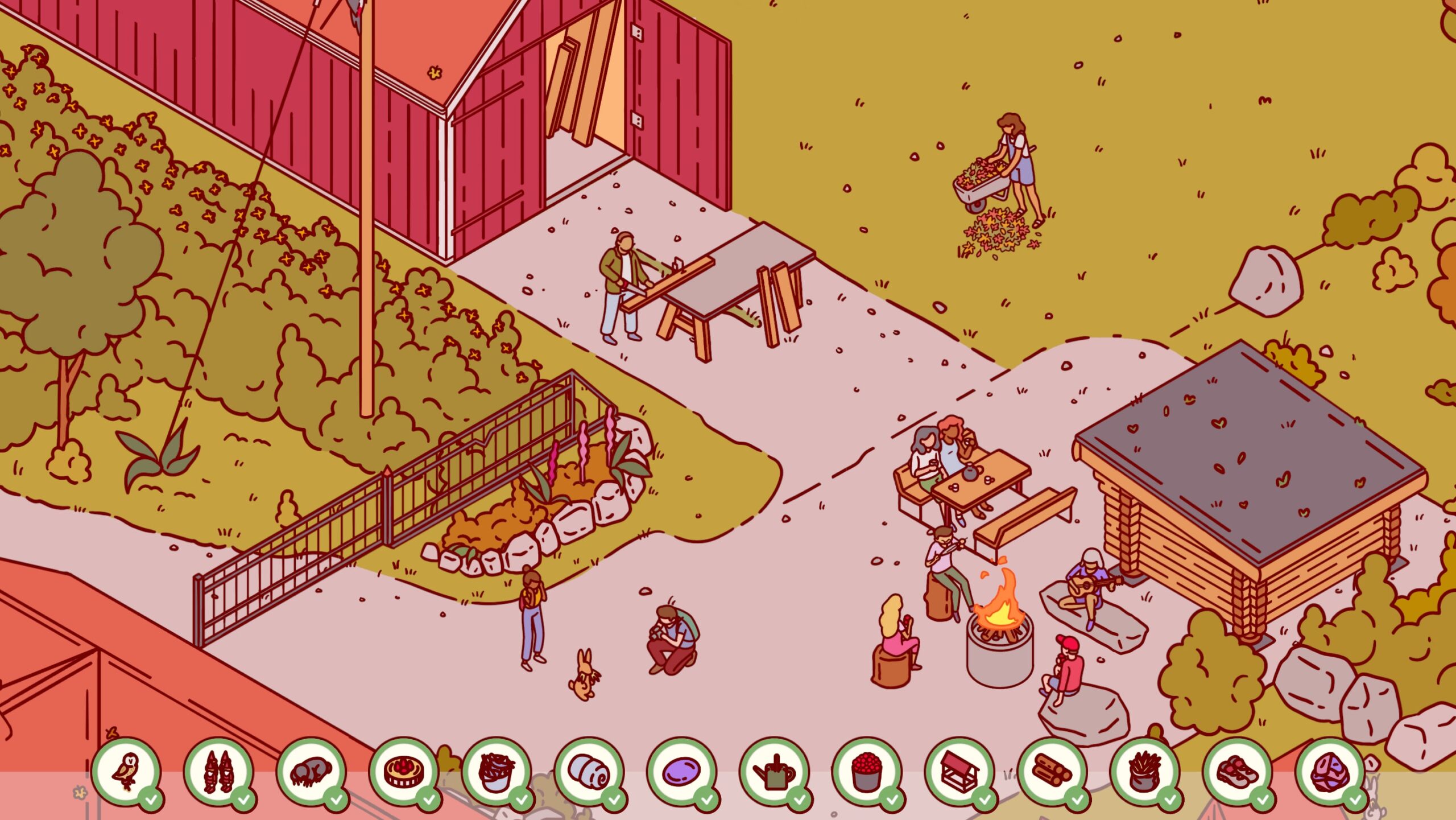Click the stacked firewood logs icon
This screenshot has height=820, width=1456.
coord(1052,772)
